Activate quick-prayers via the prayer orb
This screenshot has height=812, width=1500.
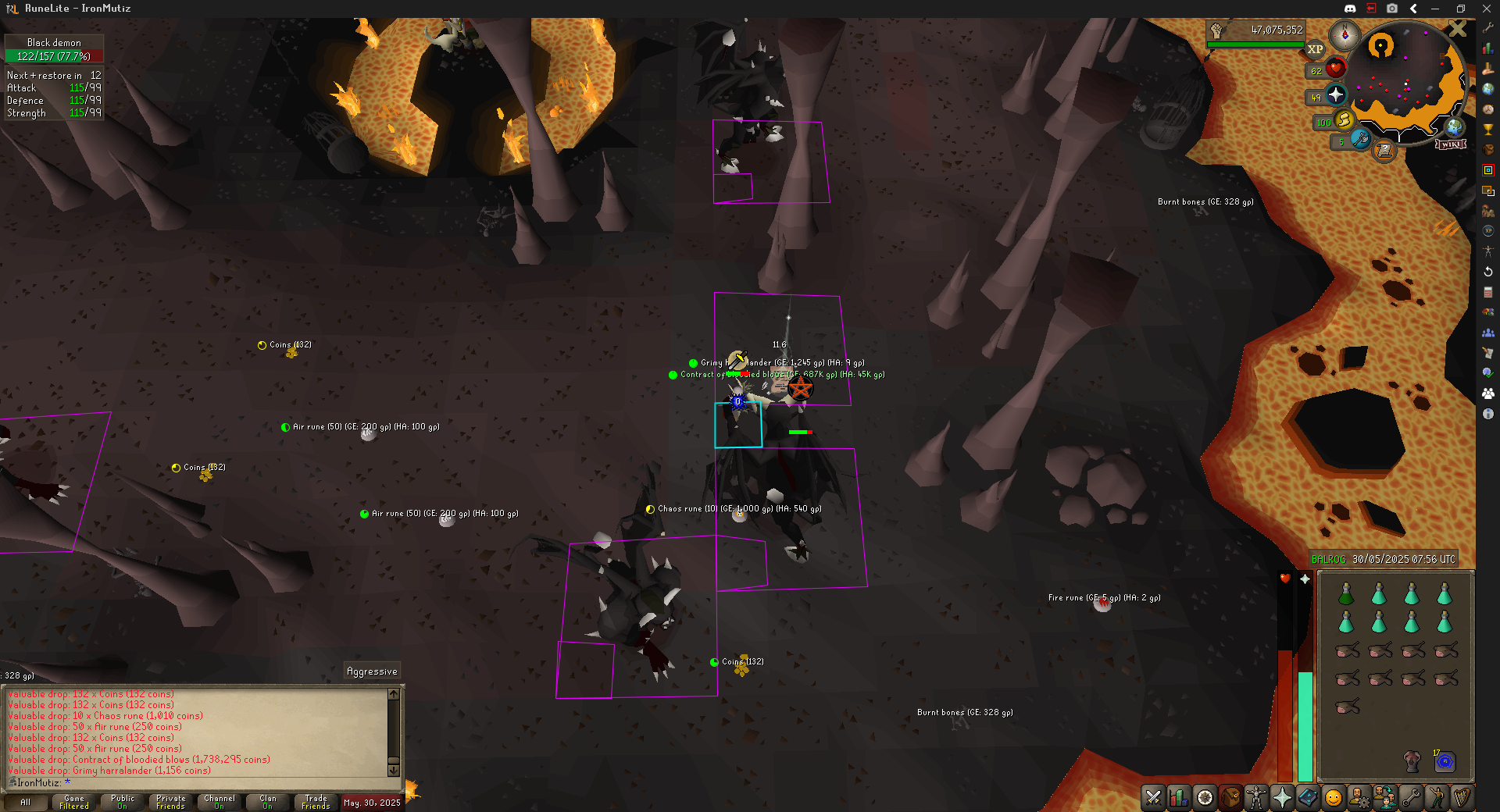[x=1336, y=95]
